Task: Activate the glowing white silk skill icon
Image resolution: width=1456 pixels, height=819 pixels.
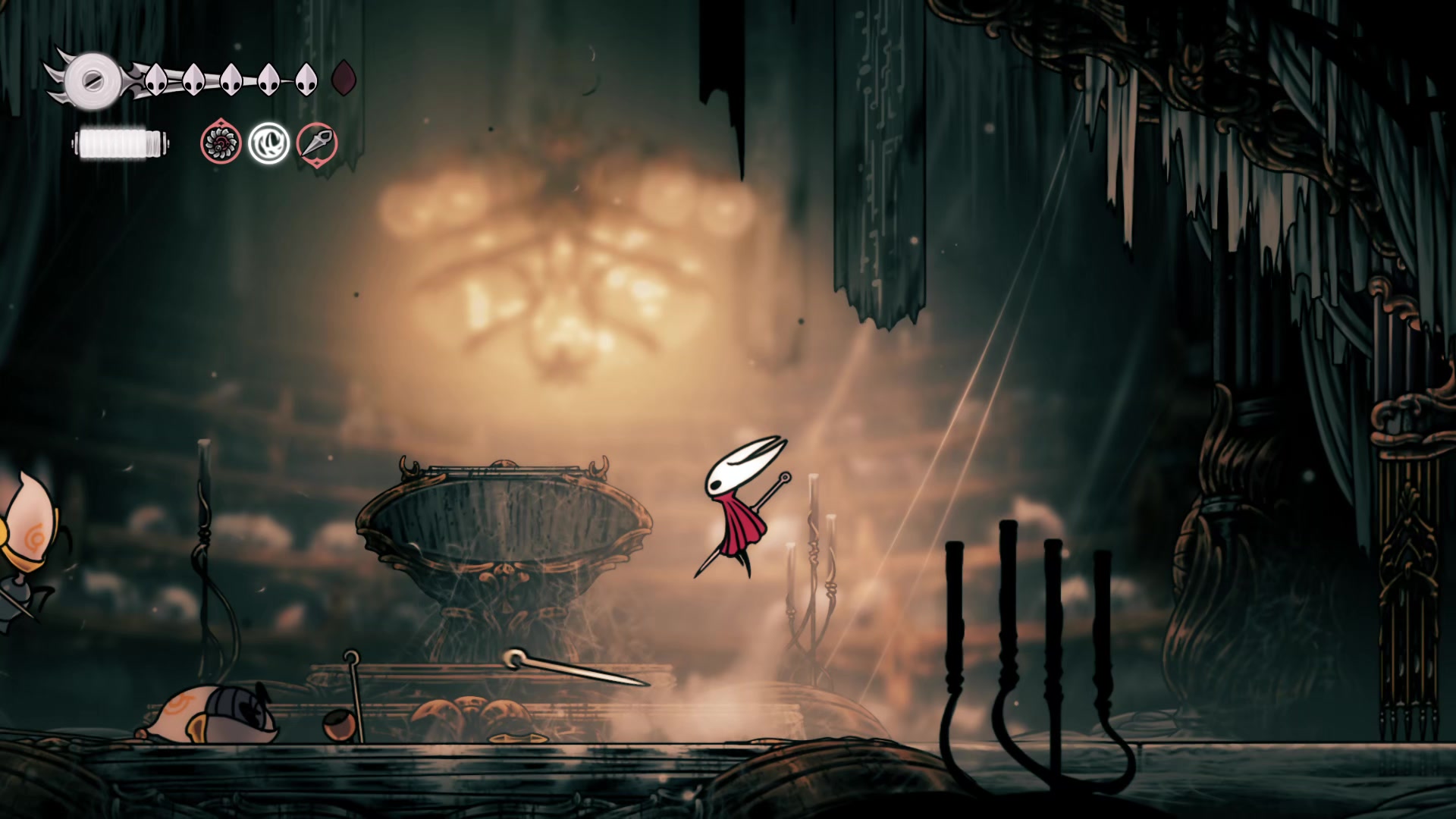Action: pos(269,143)
